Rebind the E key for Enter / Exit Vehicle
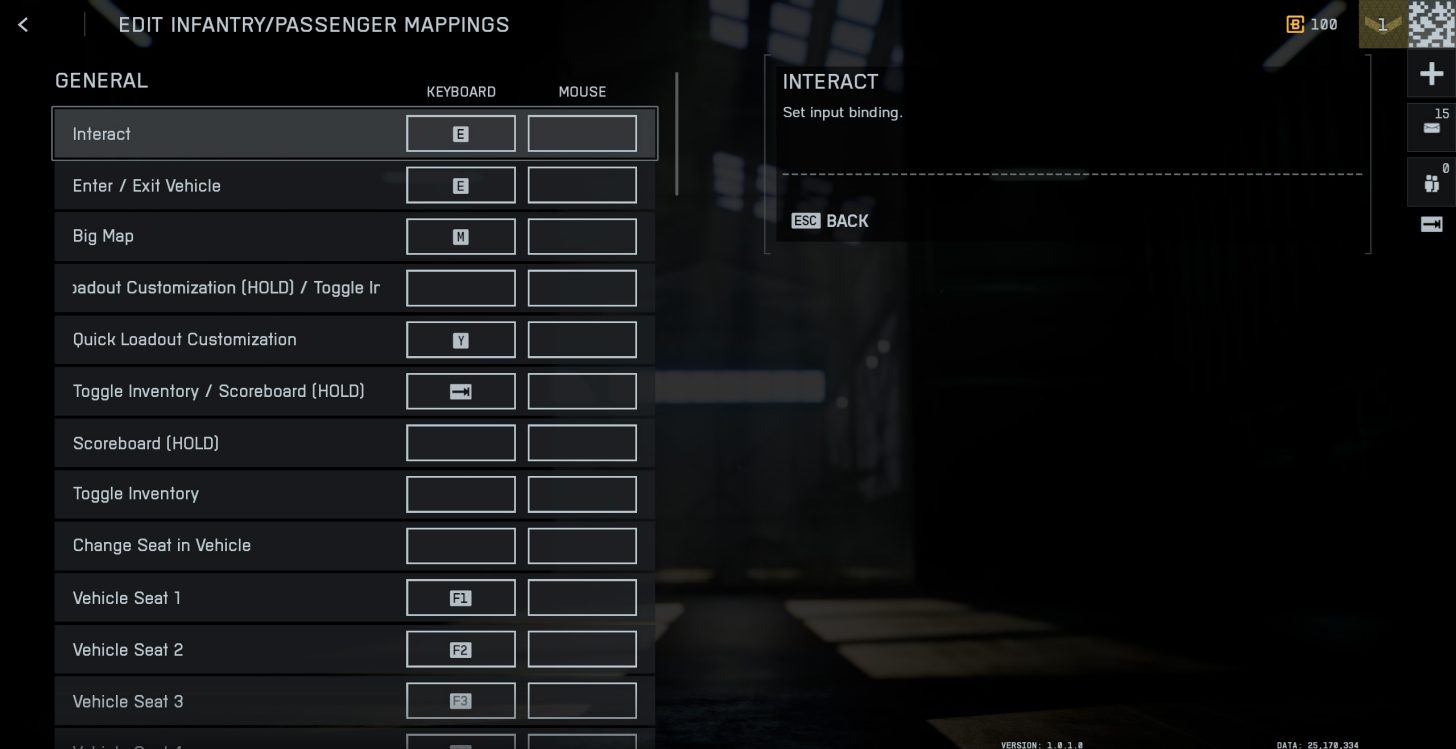 pos(460,185)
